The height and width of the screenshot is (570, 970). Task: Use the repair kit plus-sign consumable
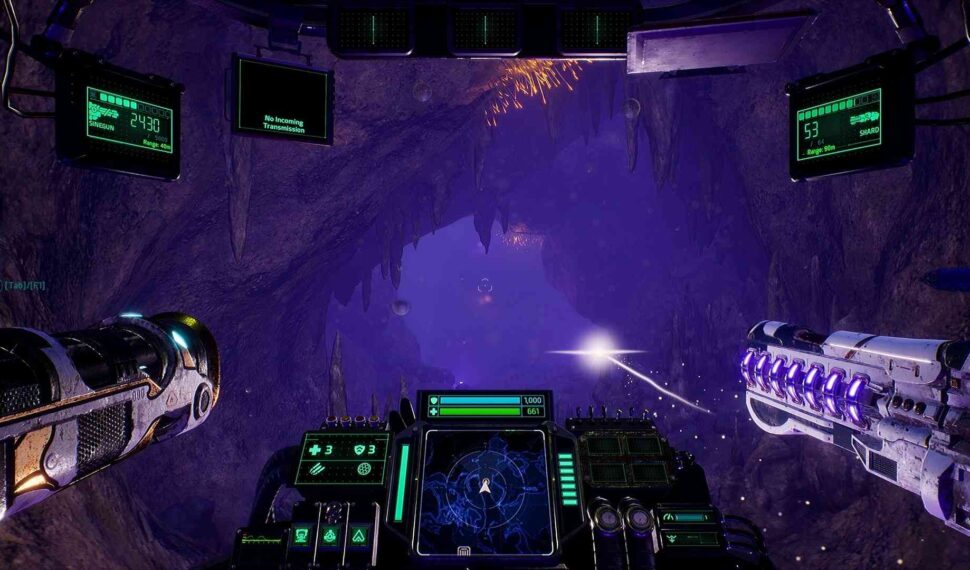[x=313, y=449]
